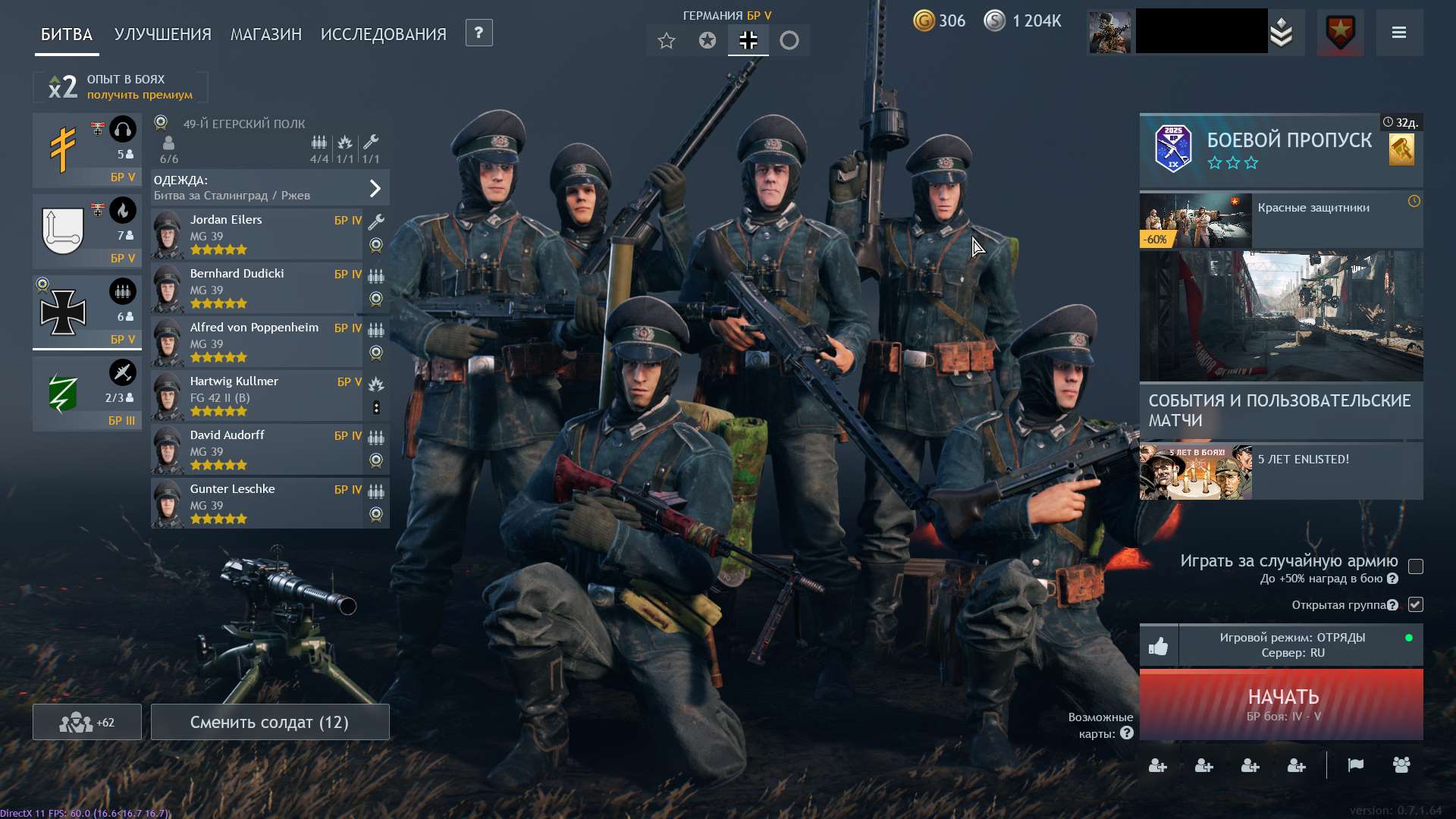
Task: Go to the ИССЛЕДОВАНИЯ tab
Action: coord(383,34)
